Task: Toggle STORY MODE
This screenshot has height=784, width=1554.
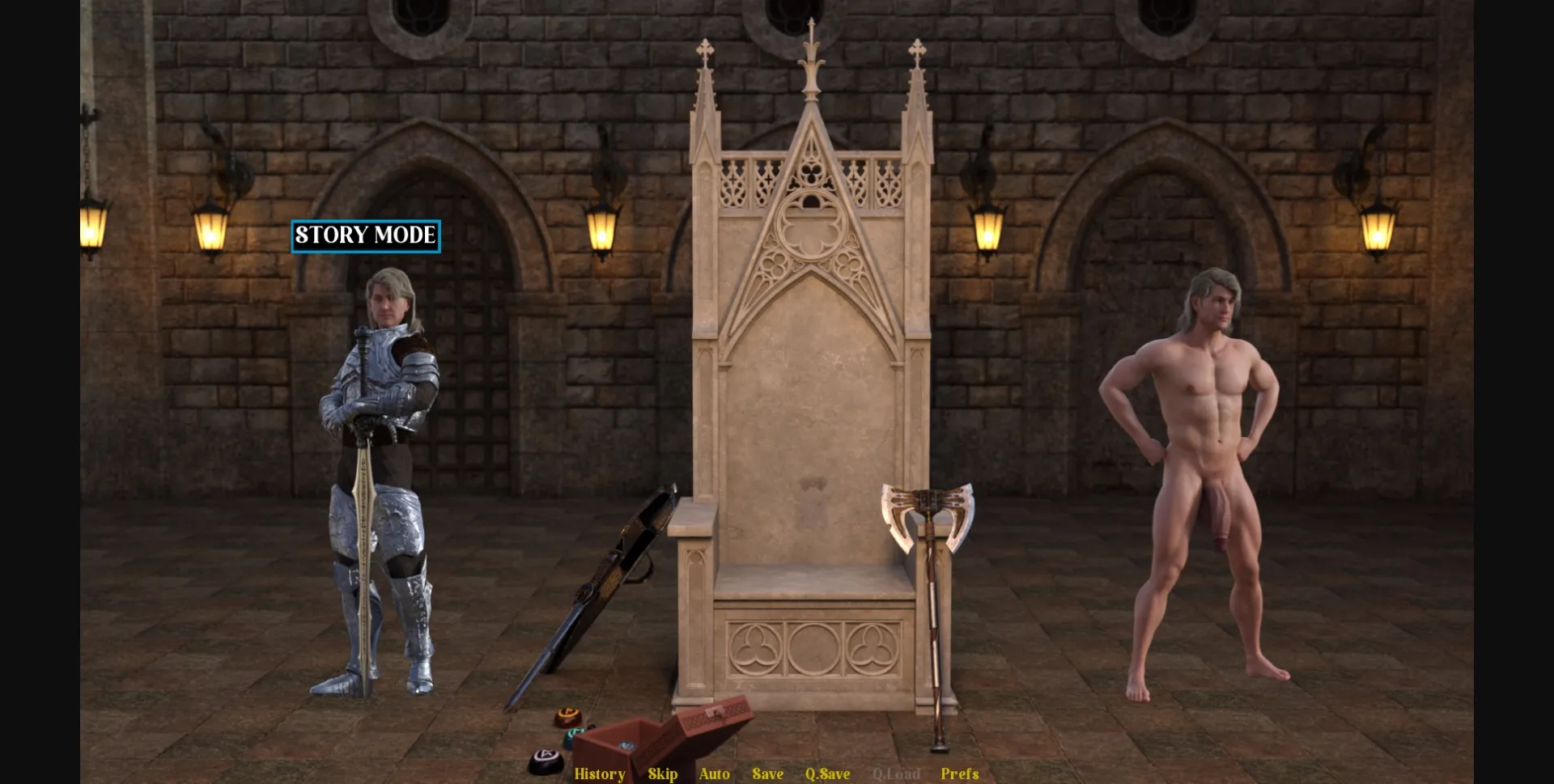Action: tap(365, 236)
